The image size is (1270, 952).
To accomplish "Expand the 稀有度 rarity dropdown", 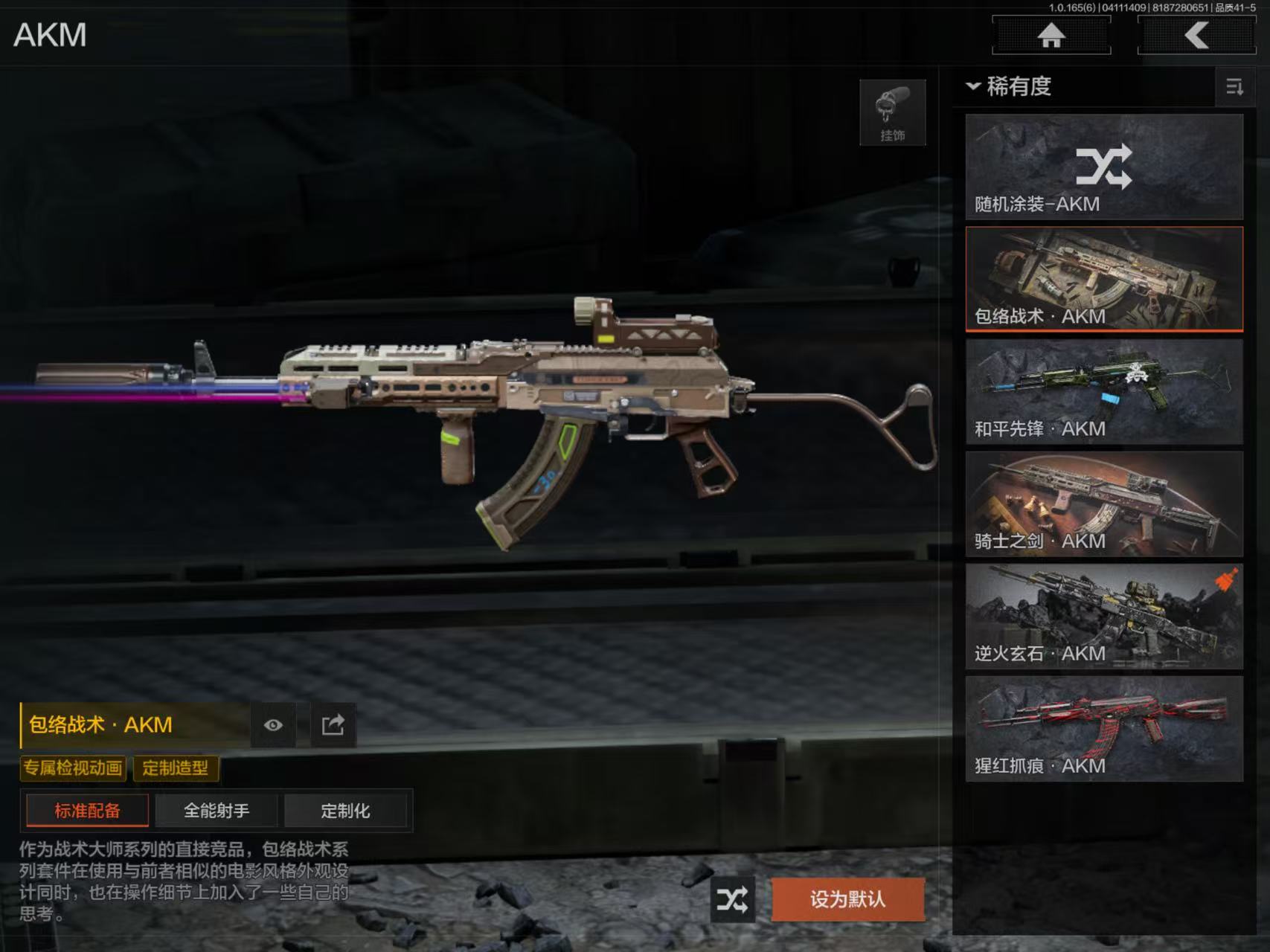I will tap(1009, 86).
